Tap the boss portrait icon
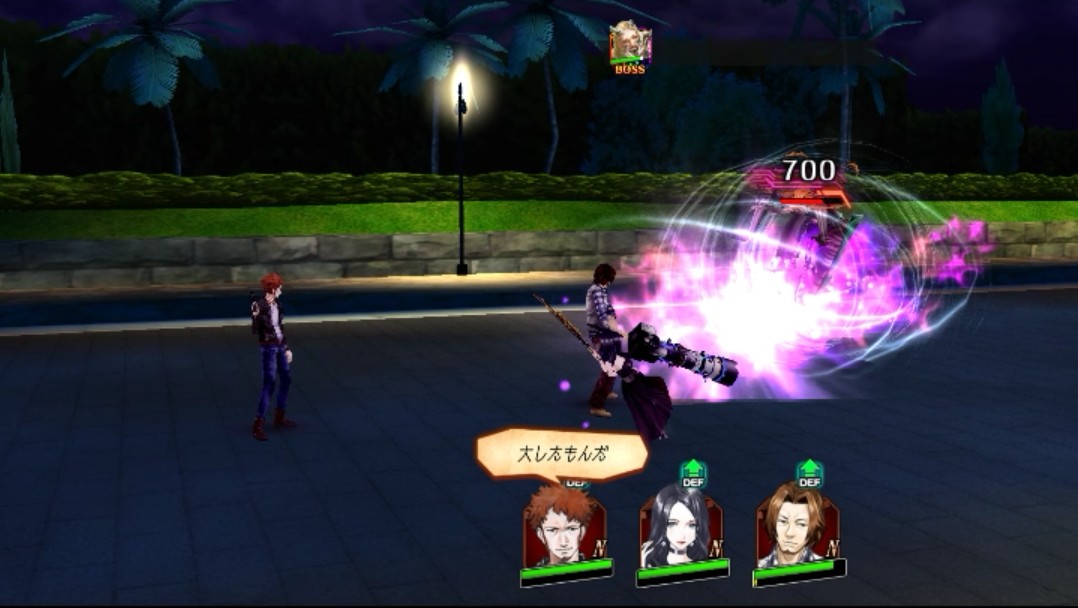 pyautogui.click(x=629, y=42)
